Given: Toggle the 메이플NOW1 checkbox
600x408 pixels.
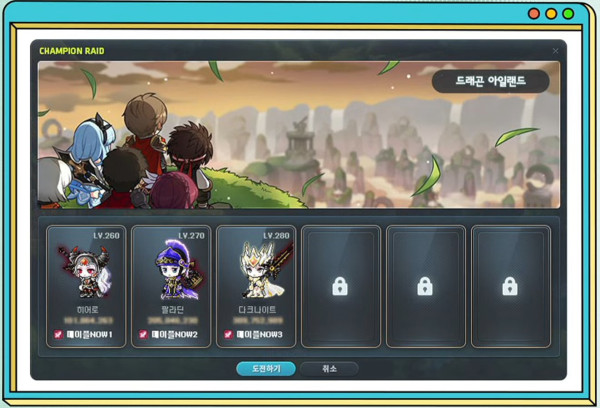Looking at the screenshot, I should point(58,334).
